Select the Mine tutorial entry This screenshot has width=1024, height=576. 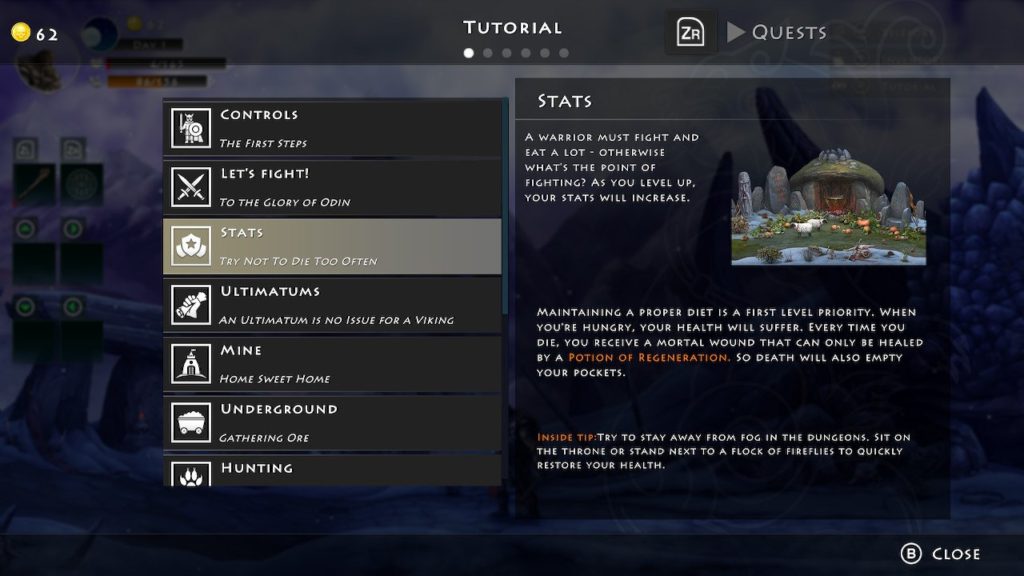click(332, 364)
